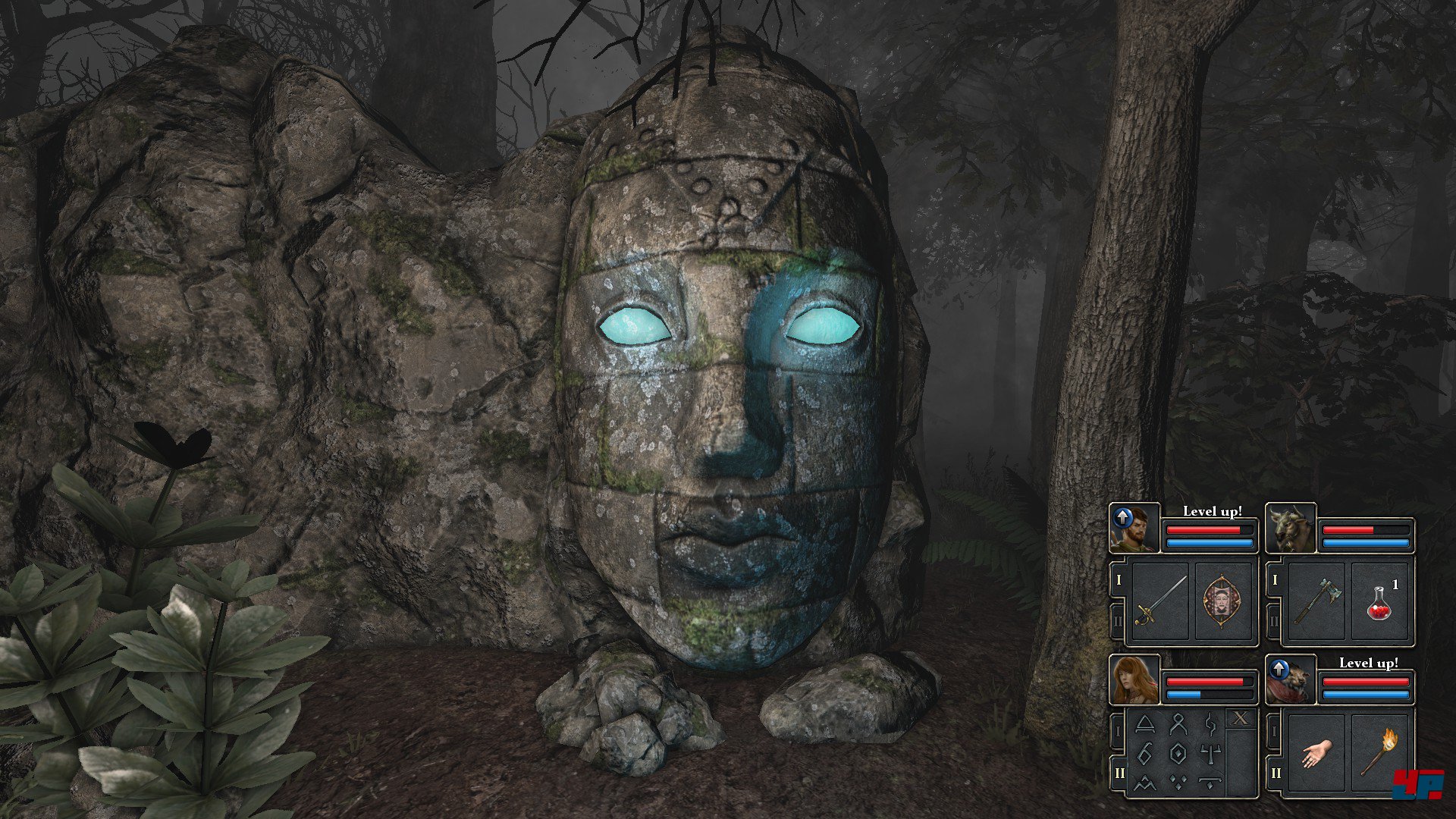Switch the ratling to weapon set I
This screenshot has width=1456, height=819.
point(1274,732)
